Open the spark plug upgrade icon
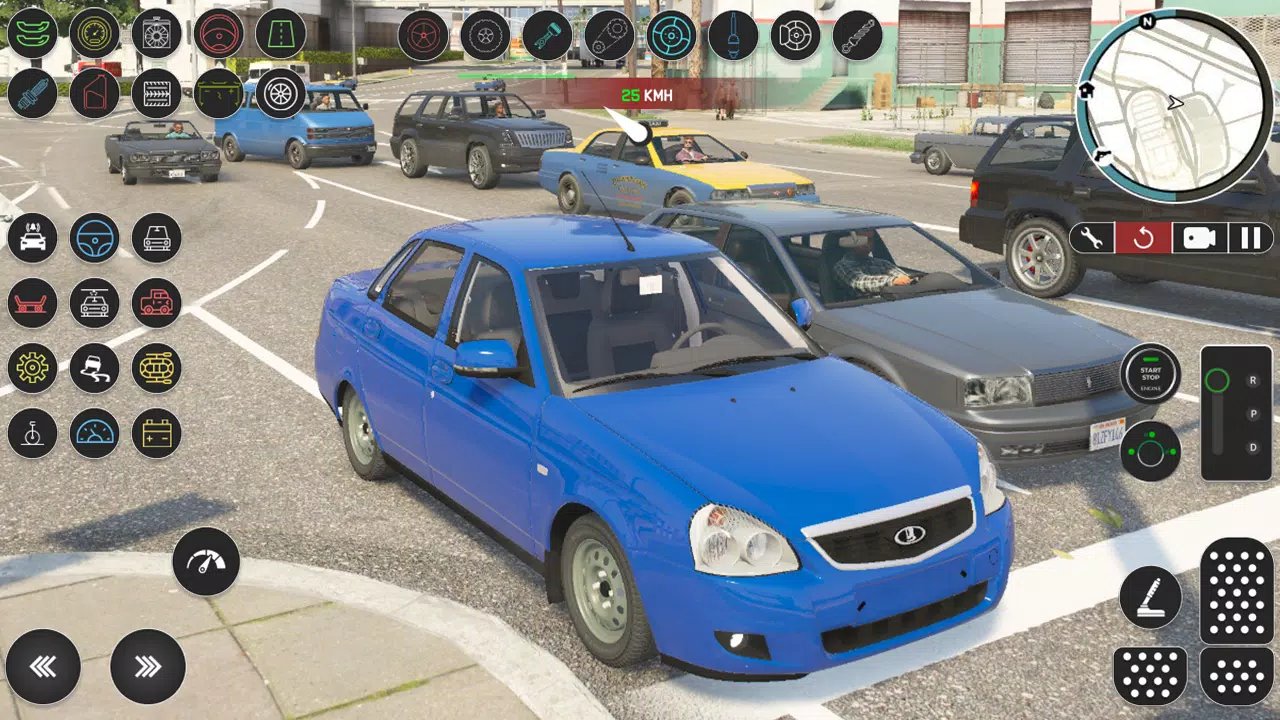The width and height of the screenshot is (1280, 720). tap(32, 94)
